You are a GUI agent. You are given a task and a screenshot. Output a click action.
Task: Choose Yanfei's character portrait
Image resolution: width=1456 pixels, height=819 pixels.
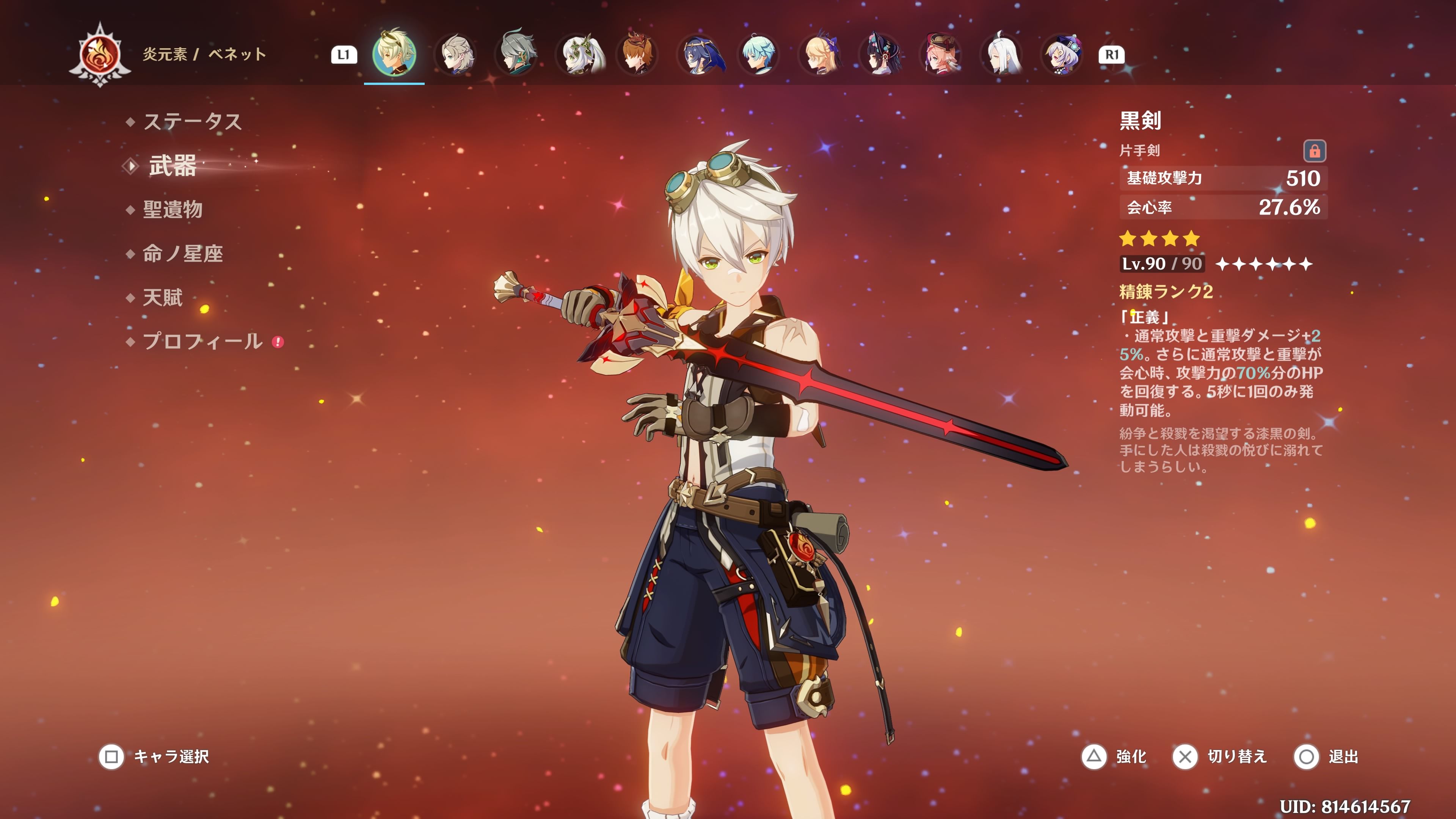pos(941,55)
